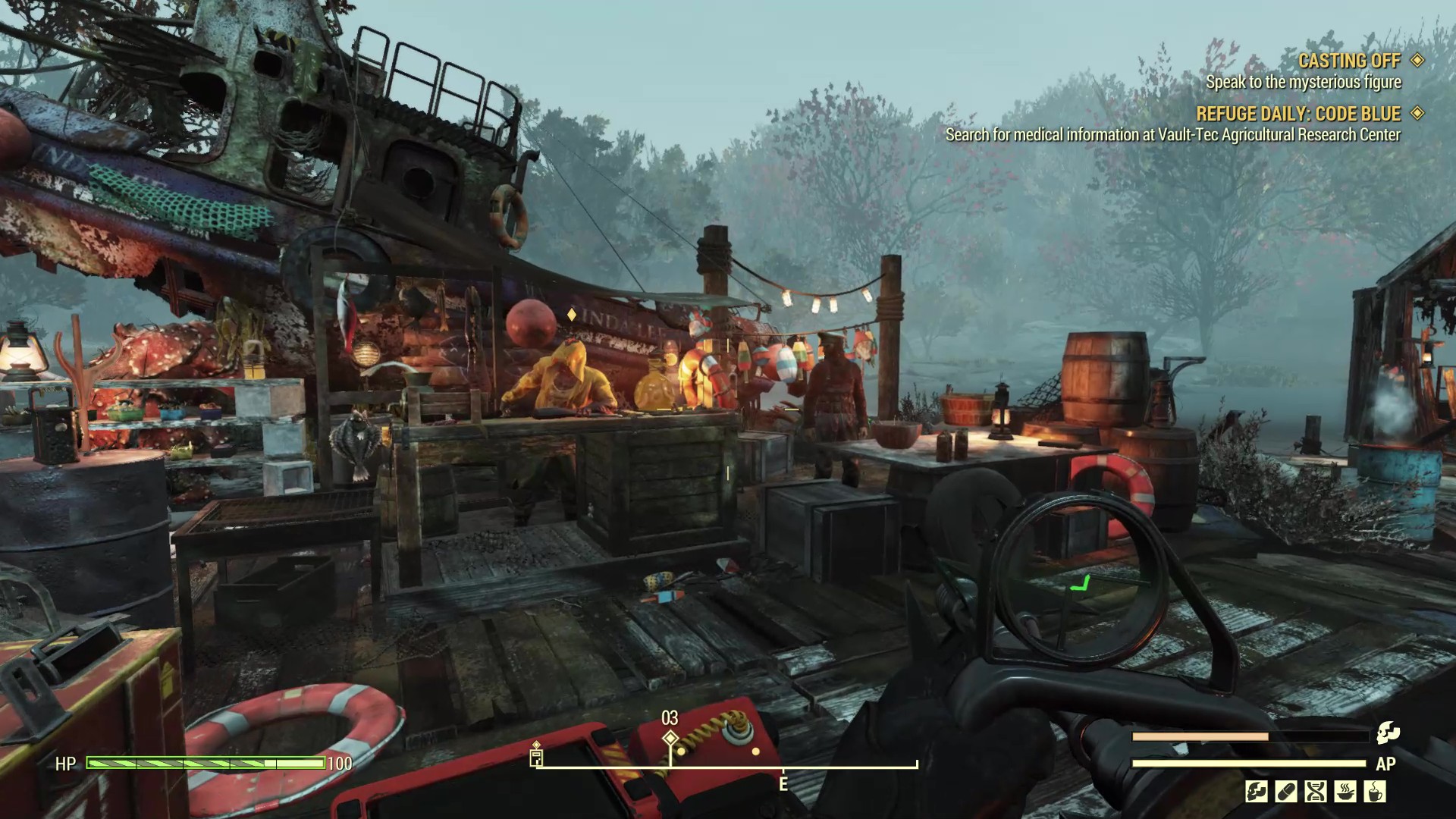Screen dimensions: 1456x819
Task: Click the skull status effect icon
Action: [x=1257, y=792]
